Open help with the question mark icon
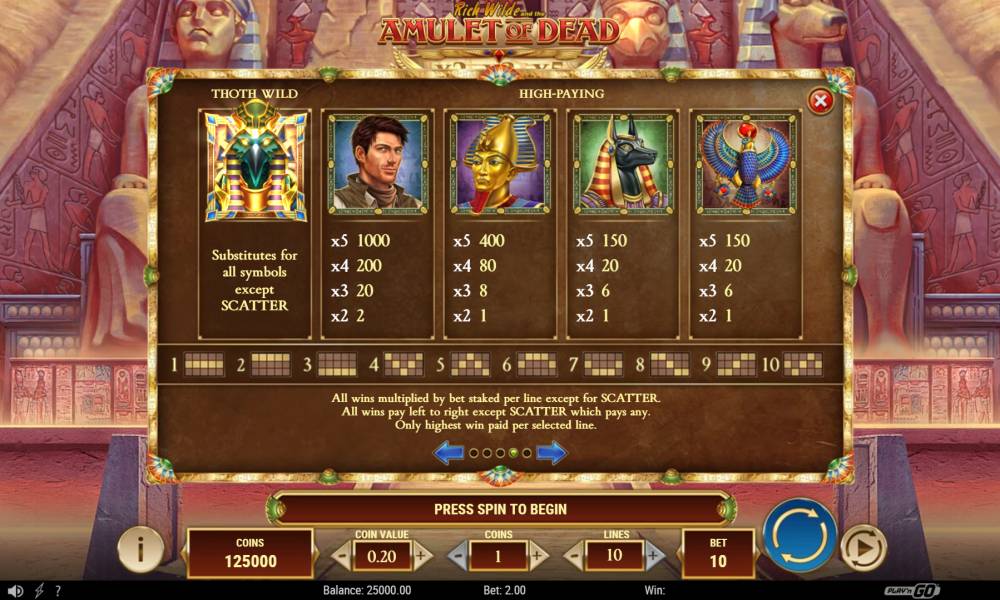 (x=58, y=591)
